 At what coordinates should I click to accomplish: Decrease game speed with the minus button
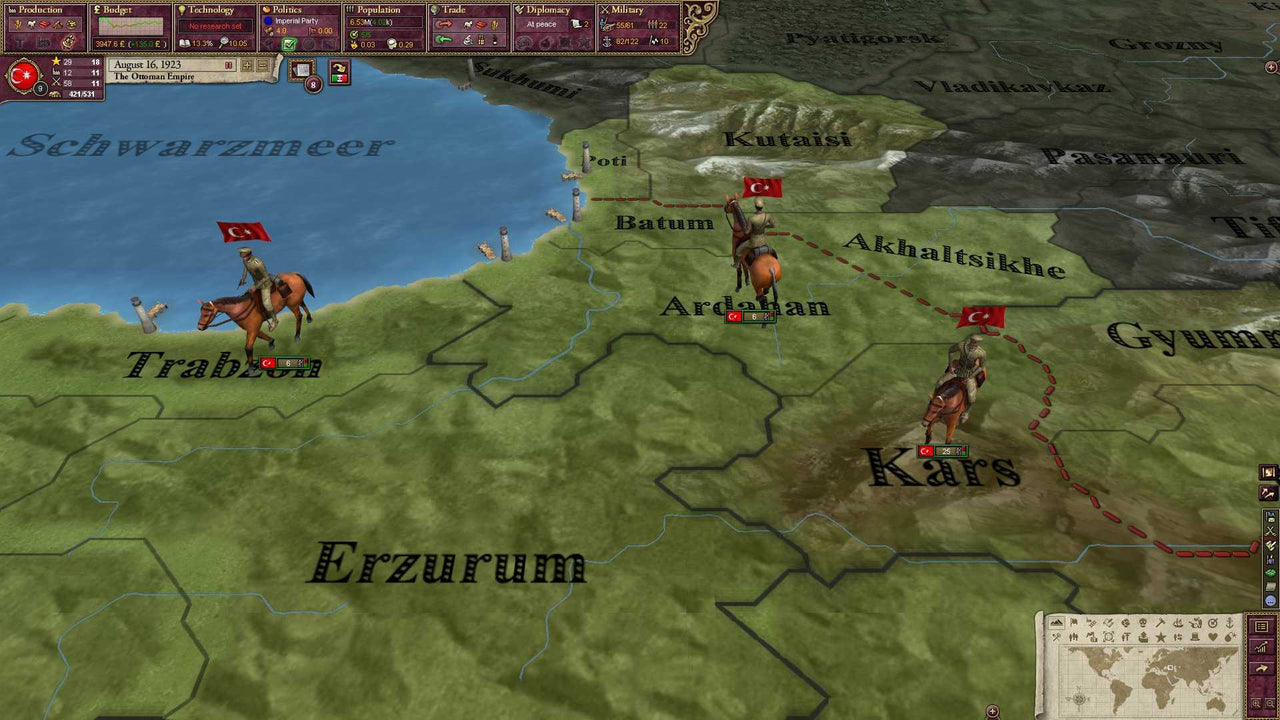(263, 65)
